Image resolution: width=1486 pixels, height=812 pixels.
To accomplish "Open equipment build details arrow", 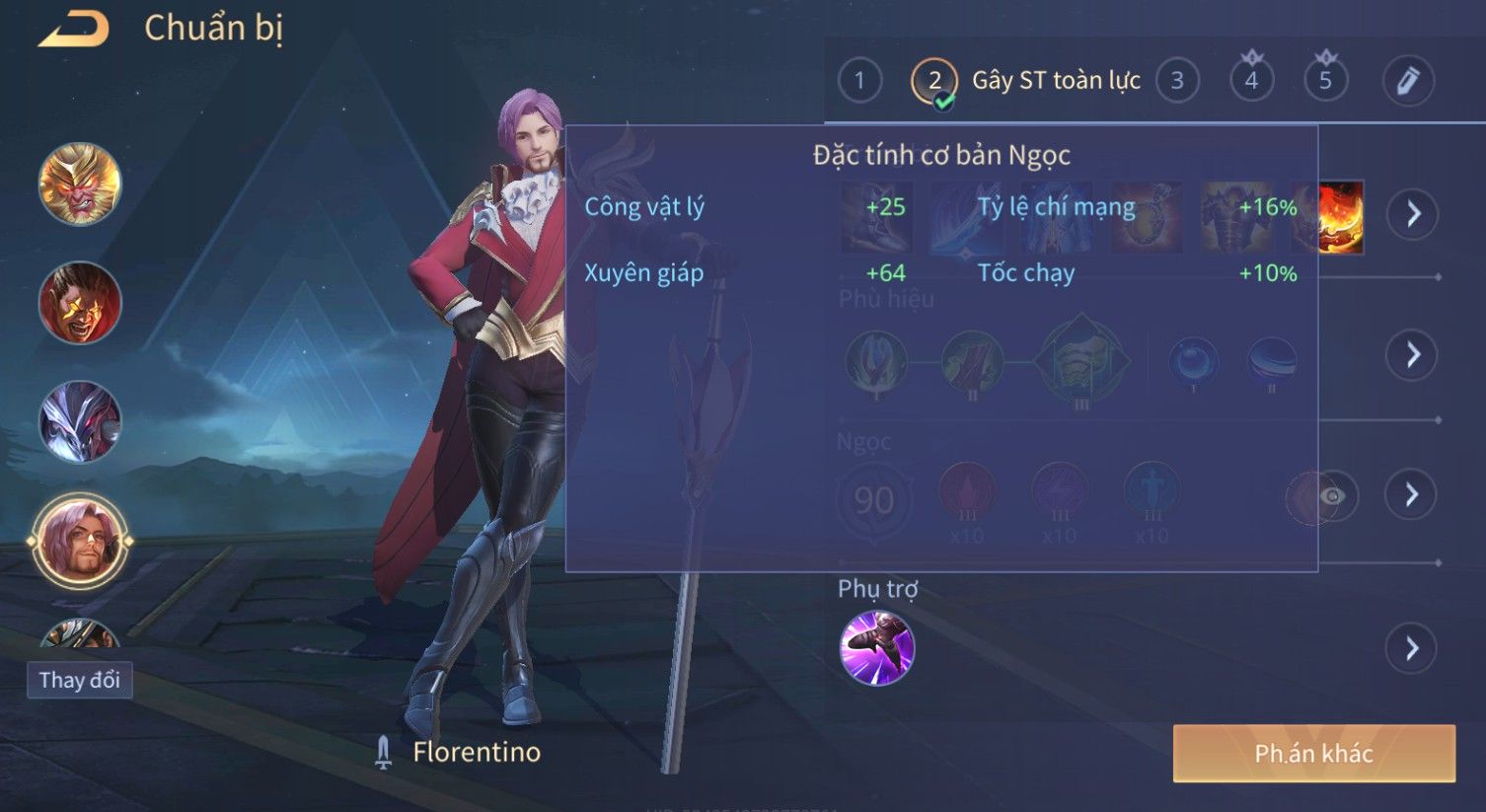I will pyautogui.click(x=1412, y=213).
